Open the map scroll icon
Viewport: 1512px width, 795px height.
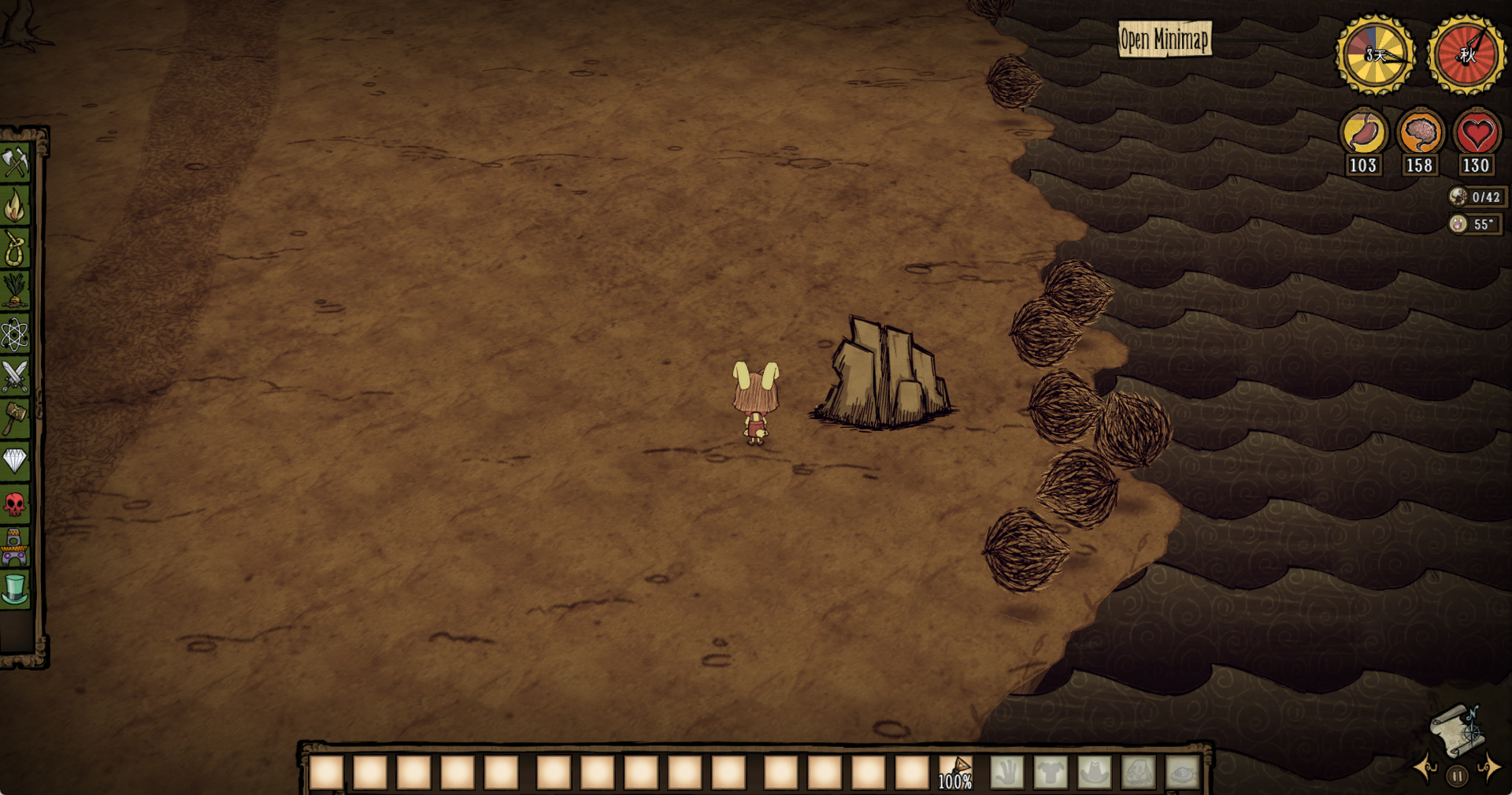1457,730
